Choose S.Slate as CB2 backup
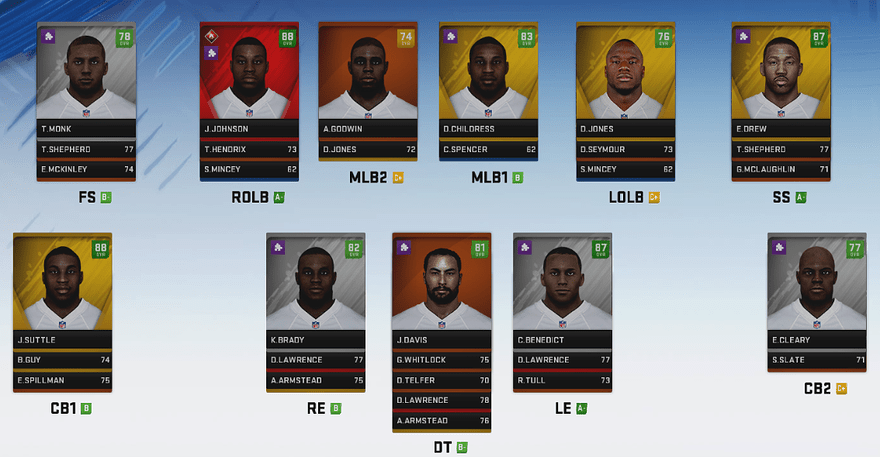 [x=816, y=360]
